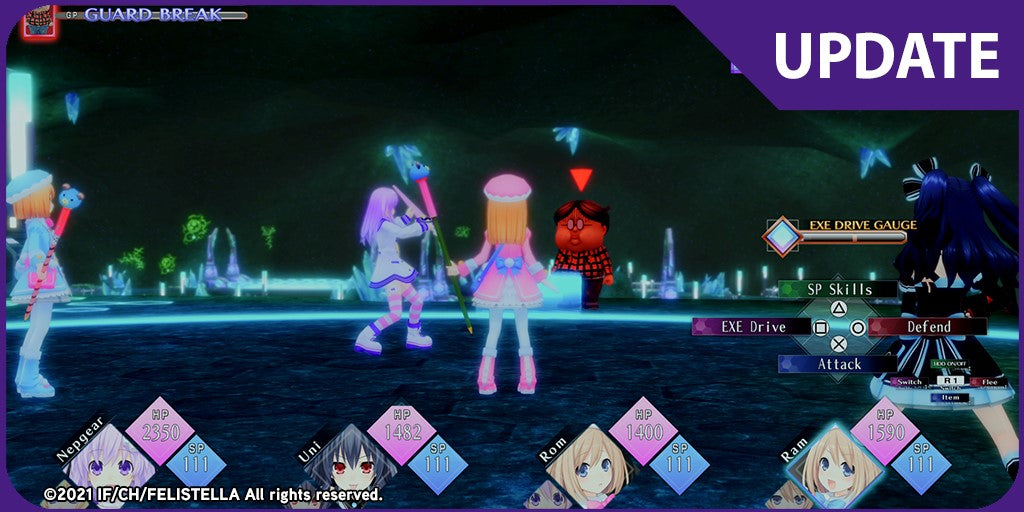The image size is (1024, 512).
Task: Toggle the HDD ON/OFF option
Action: [x=949, y=364]
